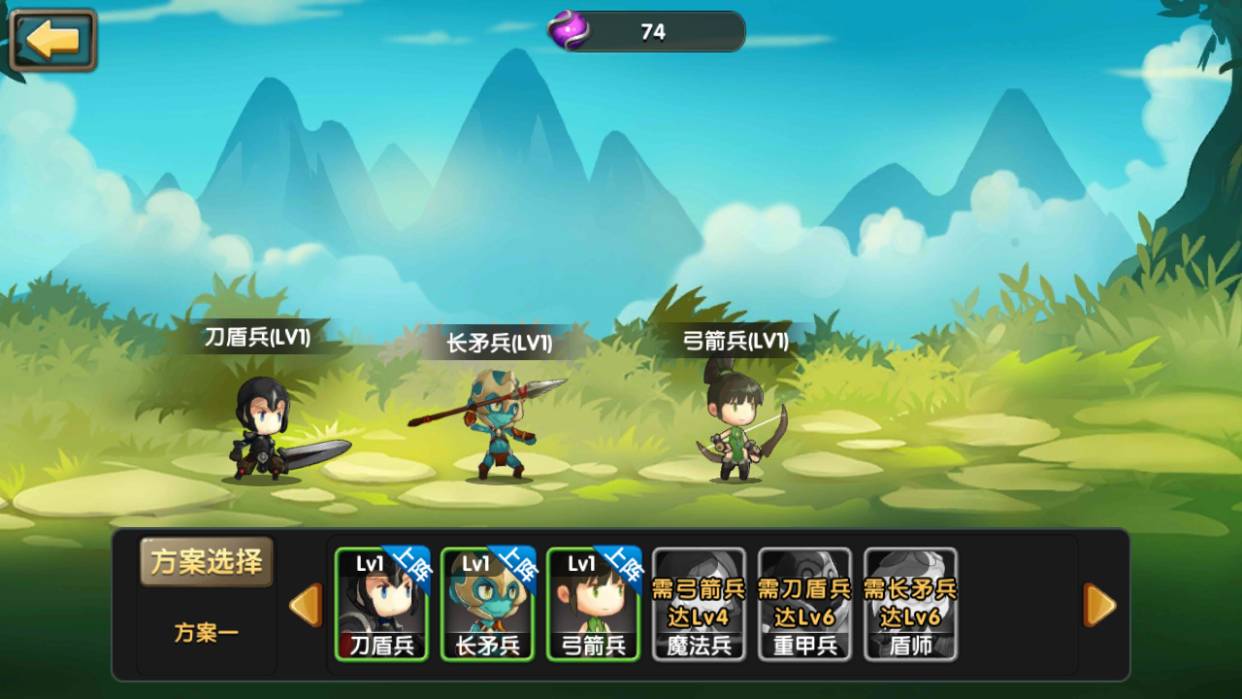Show more units with the right arrow
The height and width of the screenshot is (699, 1242).
point(1099,605)
